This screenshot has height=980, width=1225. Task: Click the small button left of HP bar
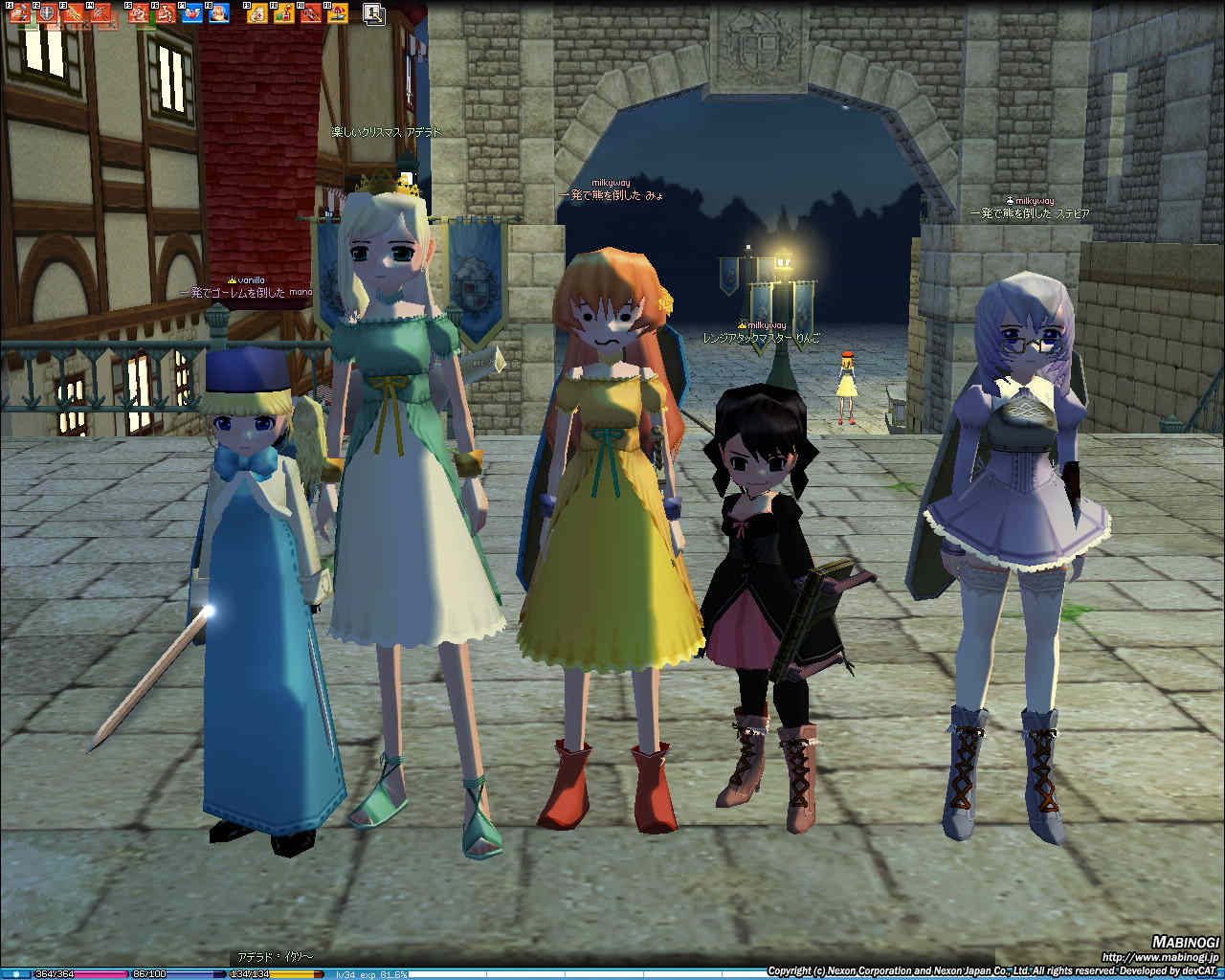coord(16,974)
